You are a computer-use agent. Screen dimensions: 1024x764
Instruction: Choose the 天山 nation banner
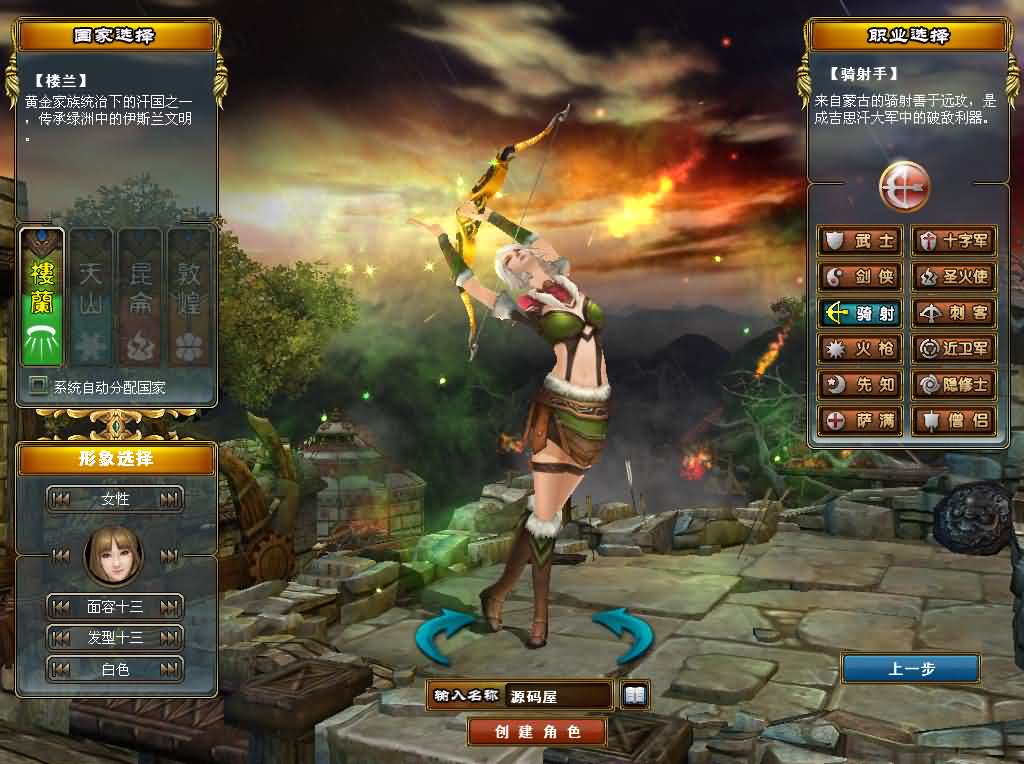click(91, 297)
